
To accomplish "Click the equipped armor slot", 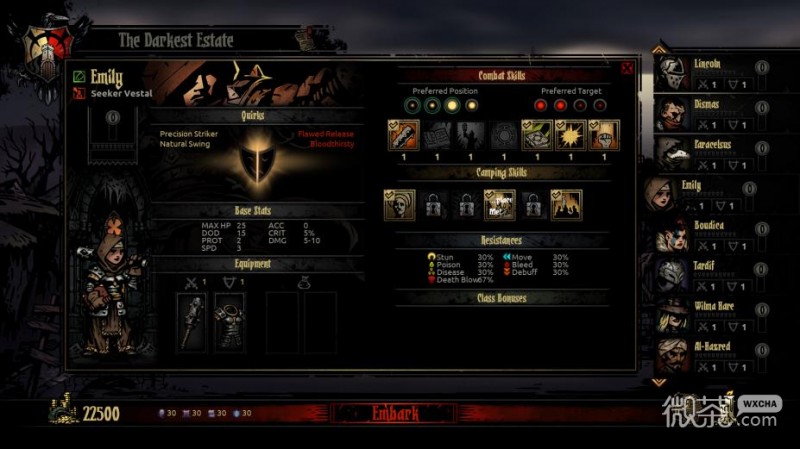I will 230,321.
